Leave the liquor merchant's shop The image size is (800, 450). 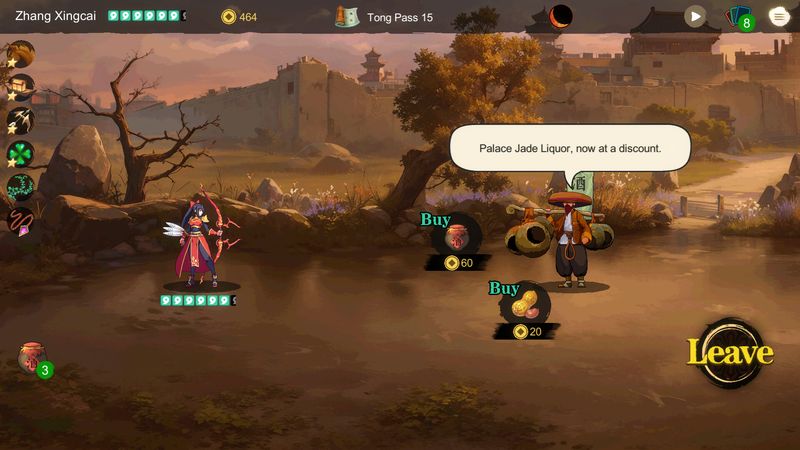pyautogui.click(x=729, y=353)
